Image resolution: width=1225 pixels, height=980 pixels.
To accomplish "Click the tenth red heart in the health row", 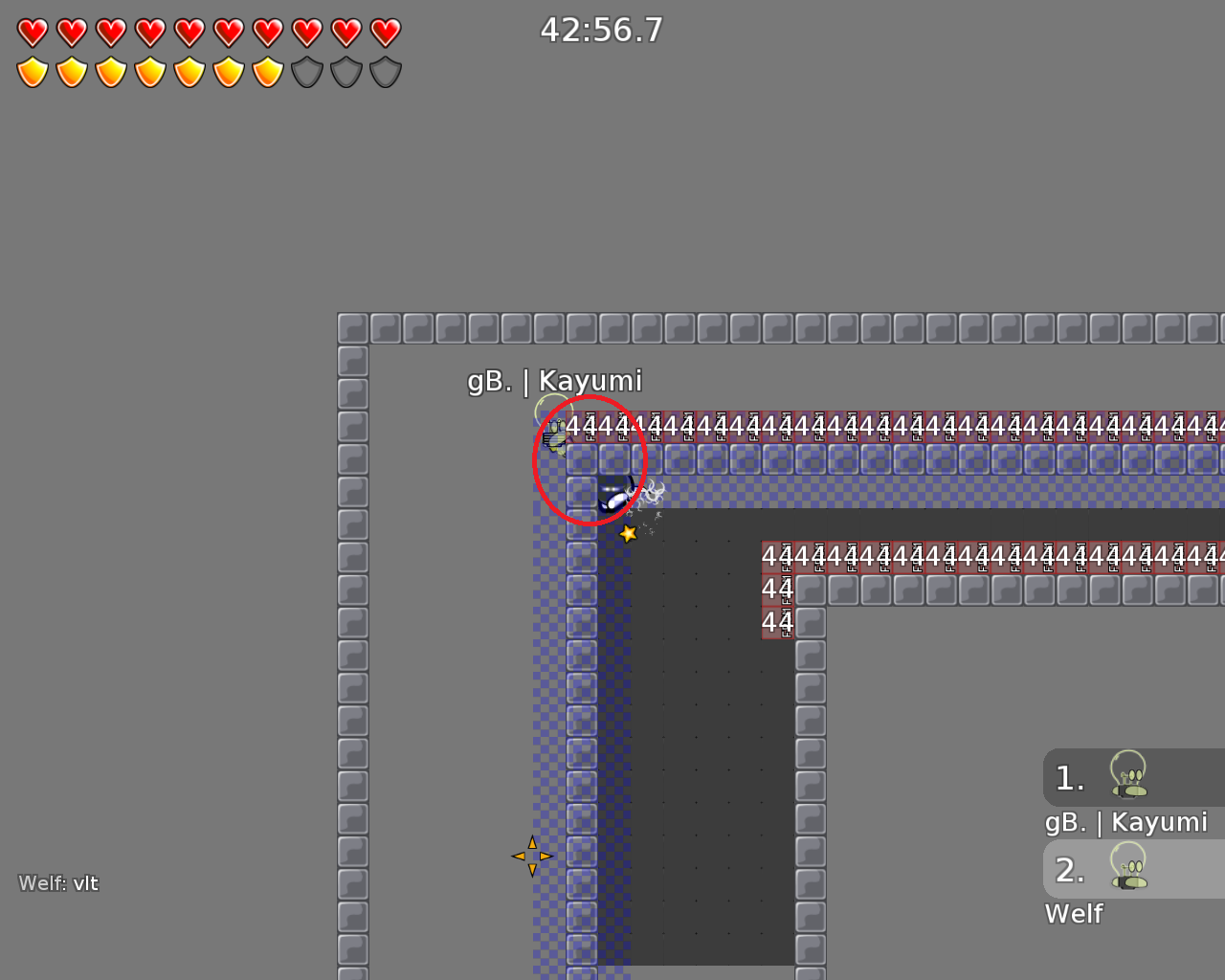I will (x=385, y=31).
